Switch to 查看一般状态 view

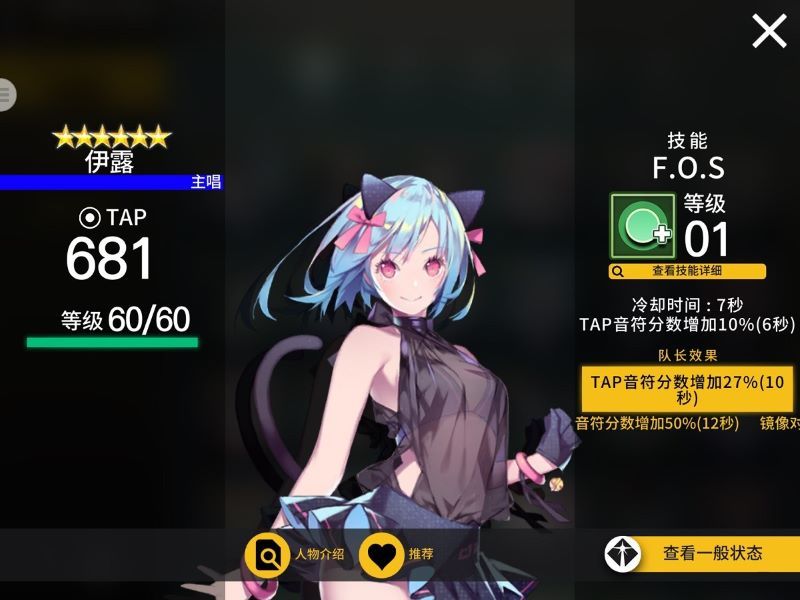[702, 553]
